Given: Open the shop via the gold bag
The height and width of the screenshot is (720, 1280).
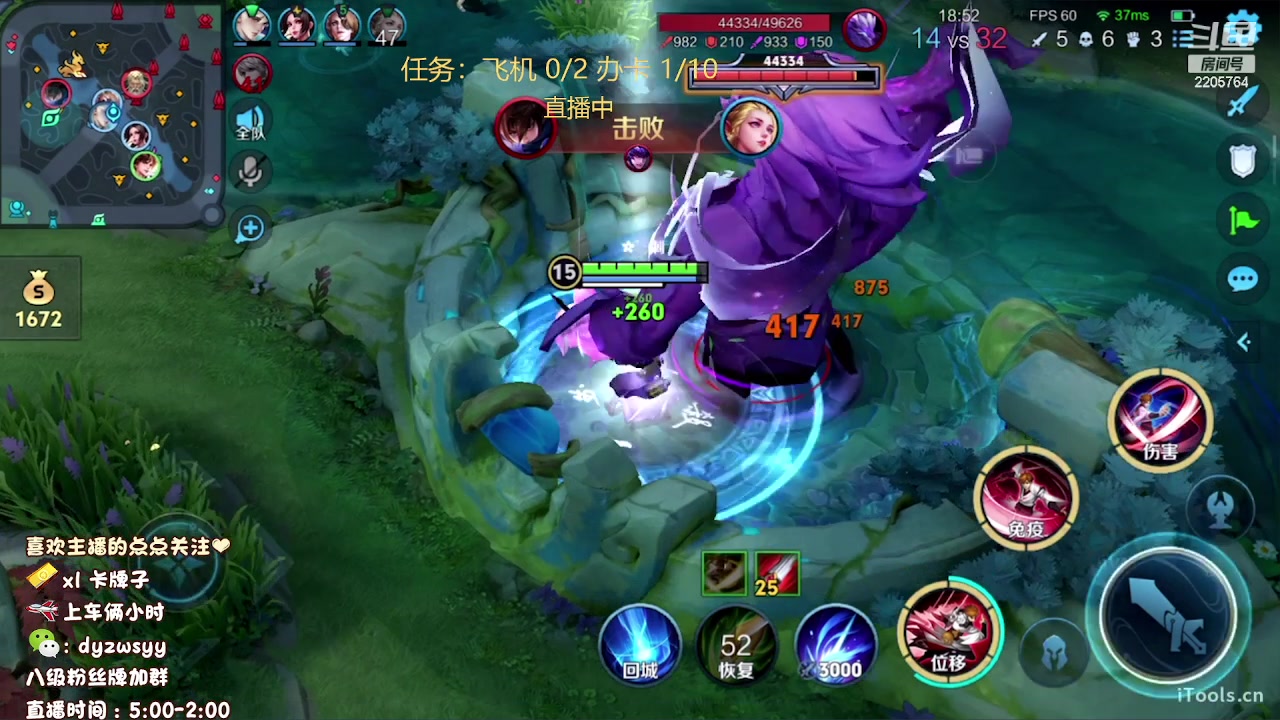Looking at the screenshot, I should click(39, 297).
